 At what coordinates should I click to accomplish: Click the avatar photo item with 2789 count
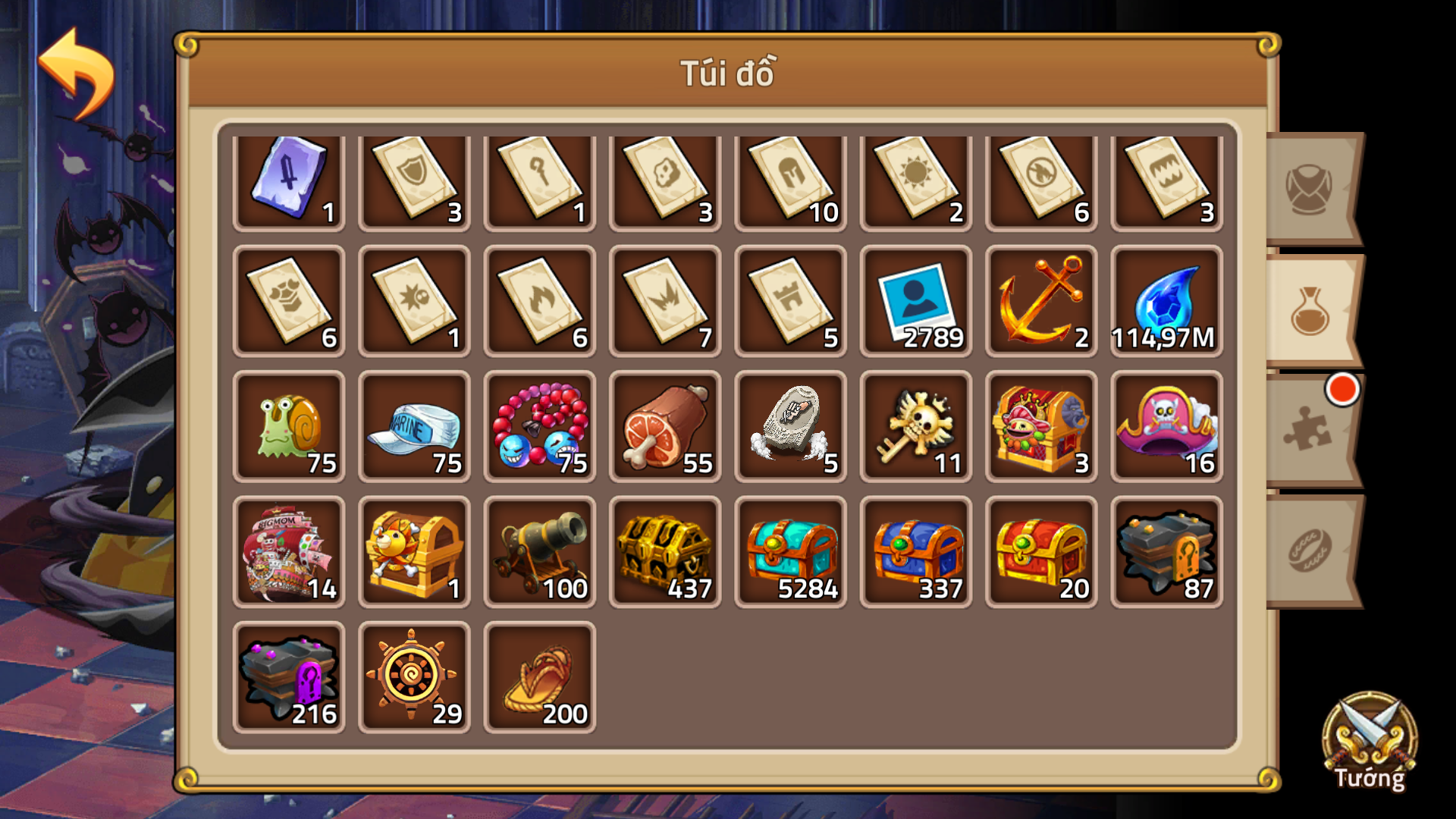point(915,303)
